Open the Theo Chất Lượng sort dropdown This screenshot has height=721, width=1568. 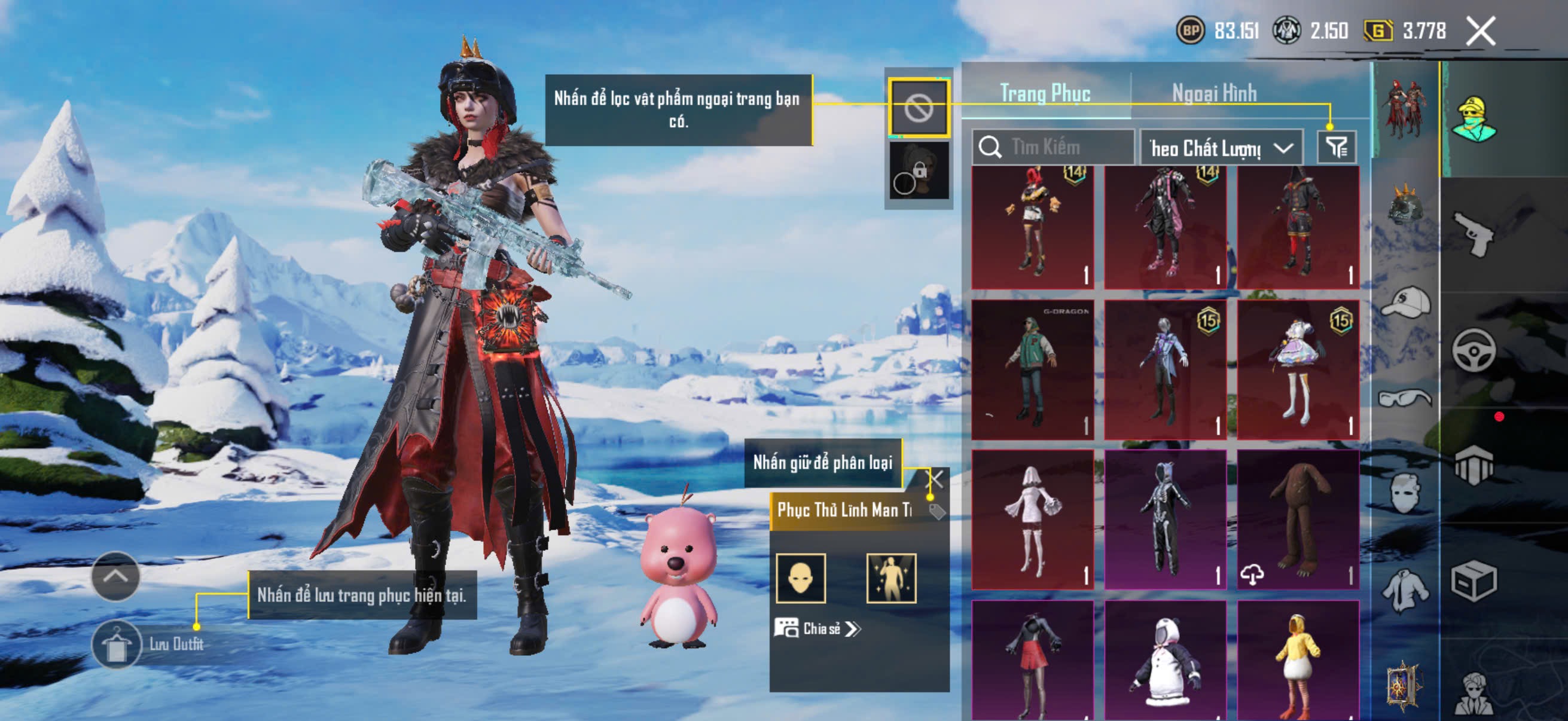1221,148
